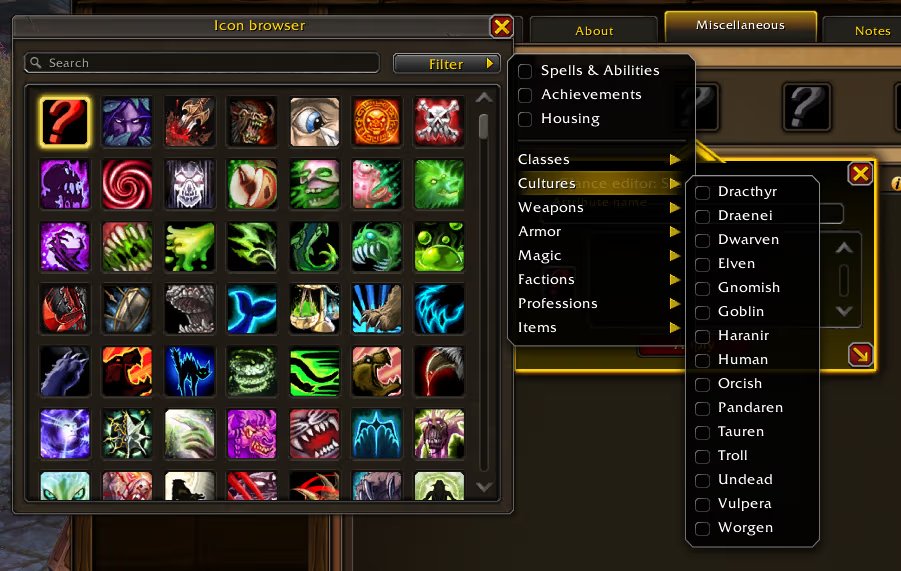Image resolution: width=901 pixels, height=571 pixels.
Task: Enable the Housing filter checkbox
Action: click(525, 119)
